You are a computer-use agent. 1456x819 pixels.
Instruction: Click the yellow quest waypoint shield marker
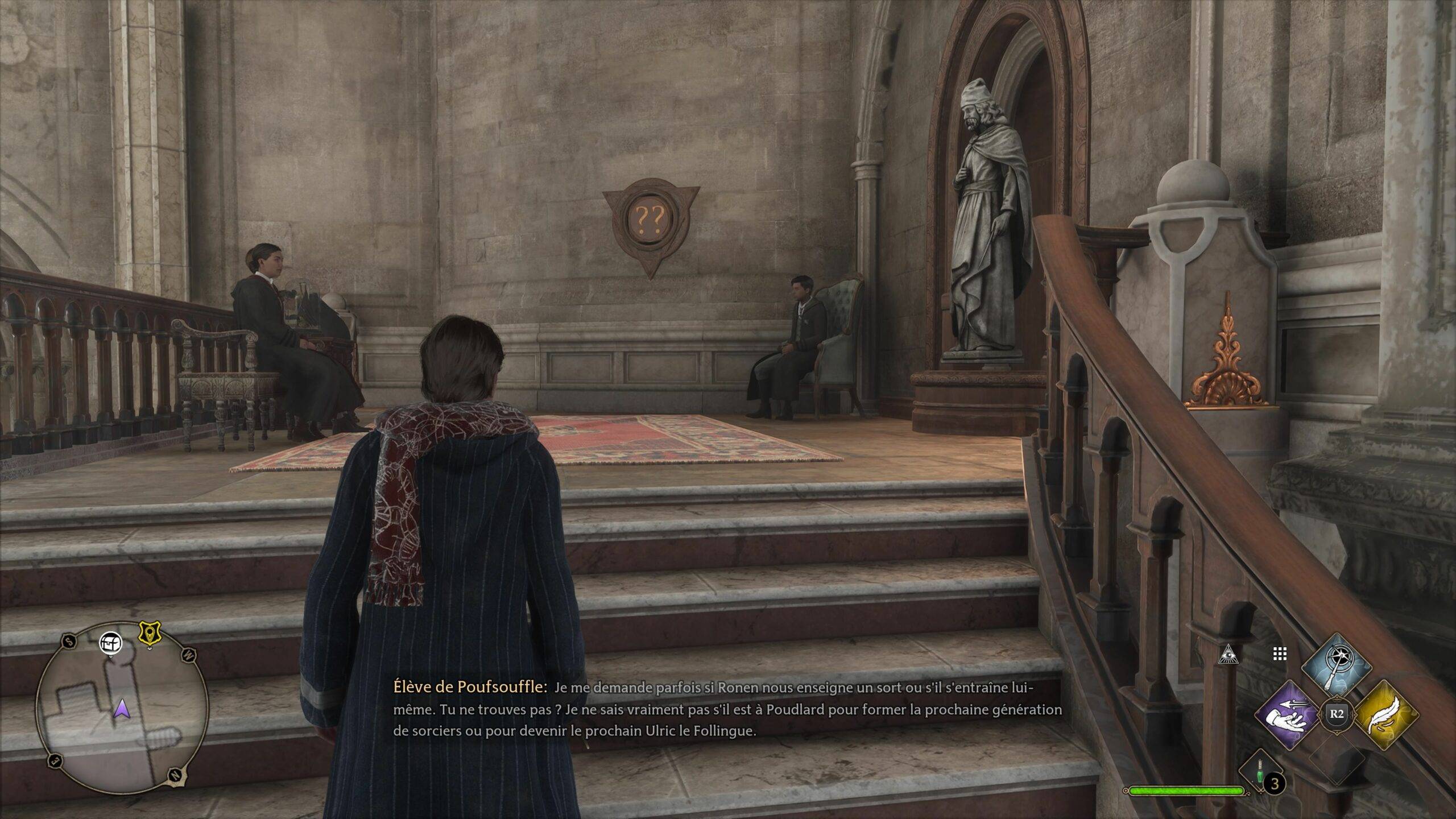click(150, 634)
